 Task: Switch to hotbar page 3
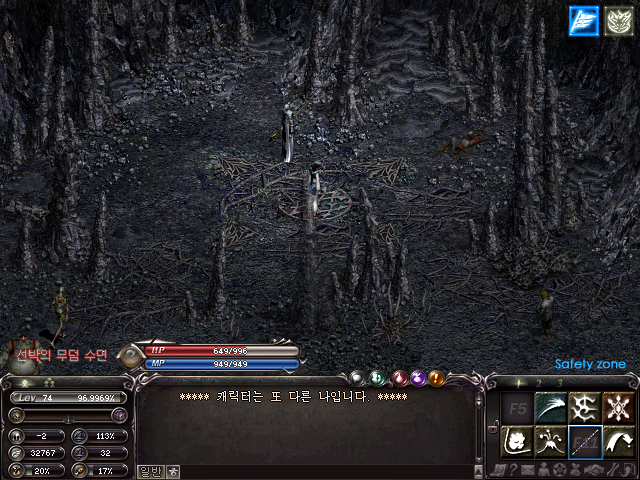coord(559,383)
